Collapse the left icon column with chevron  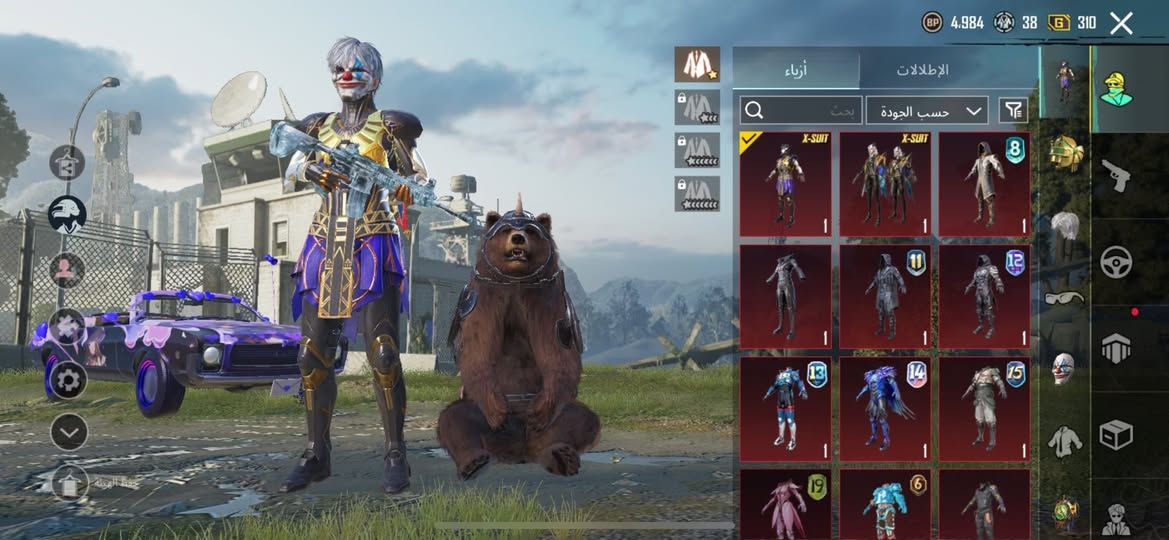click(69, 432)
